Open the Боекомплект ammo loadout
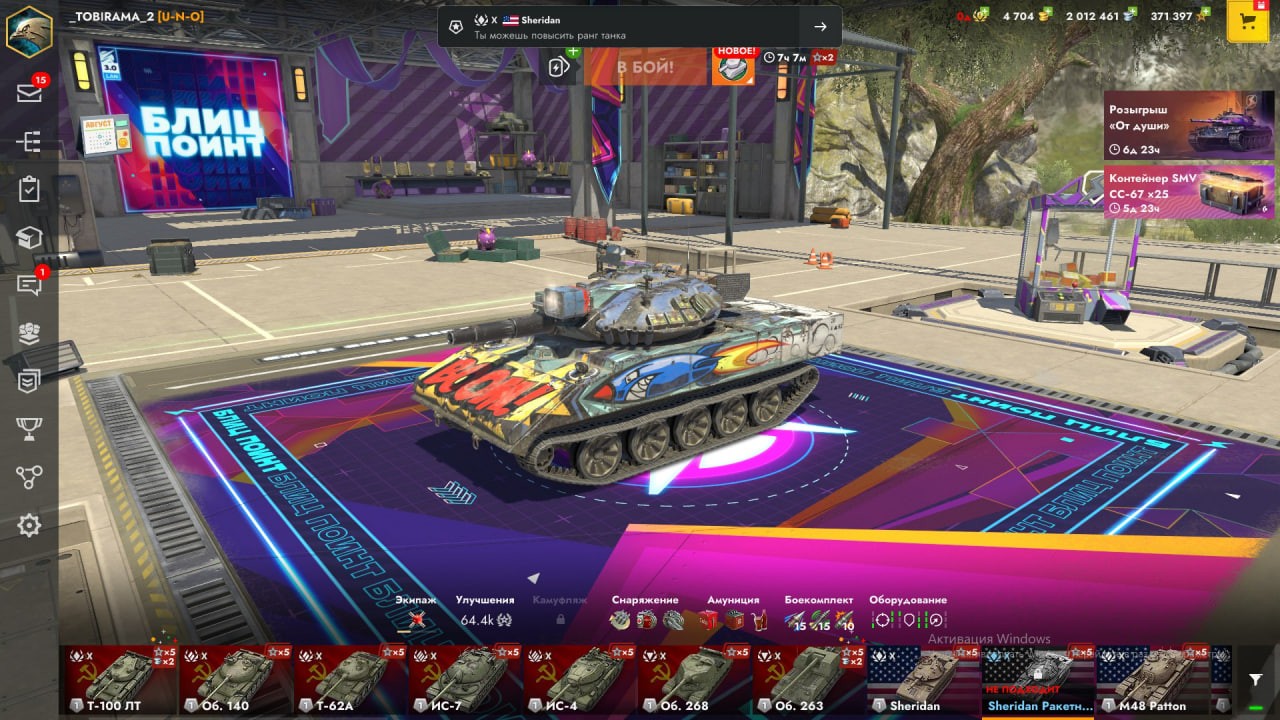 pos(818,619)
